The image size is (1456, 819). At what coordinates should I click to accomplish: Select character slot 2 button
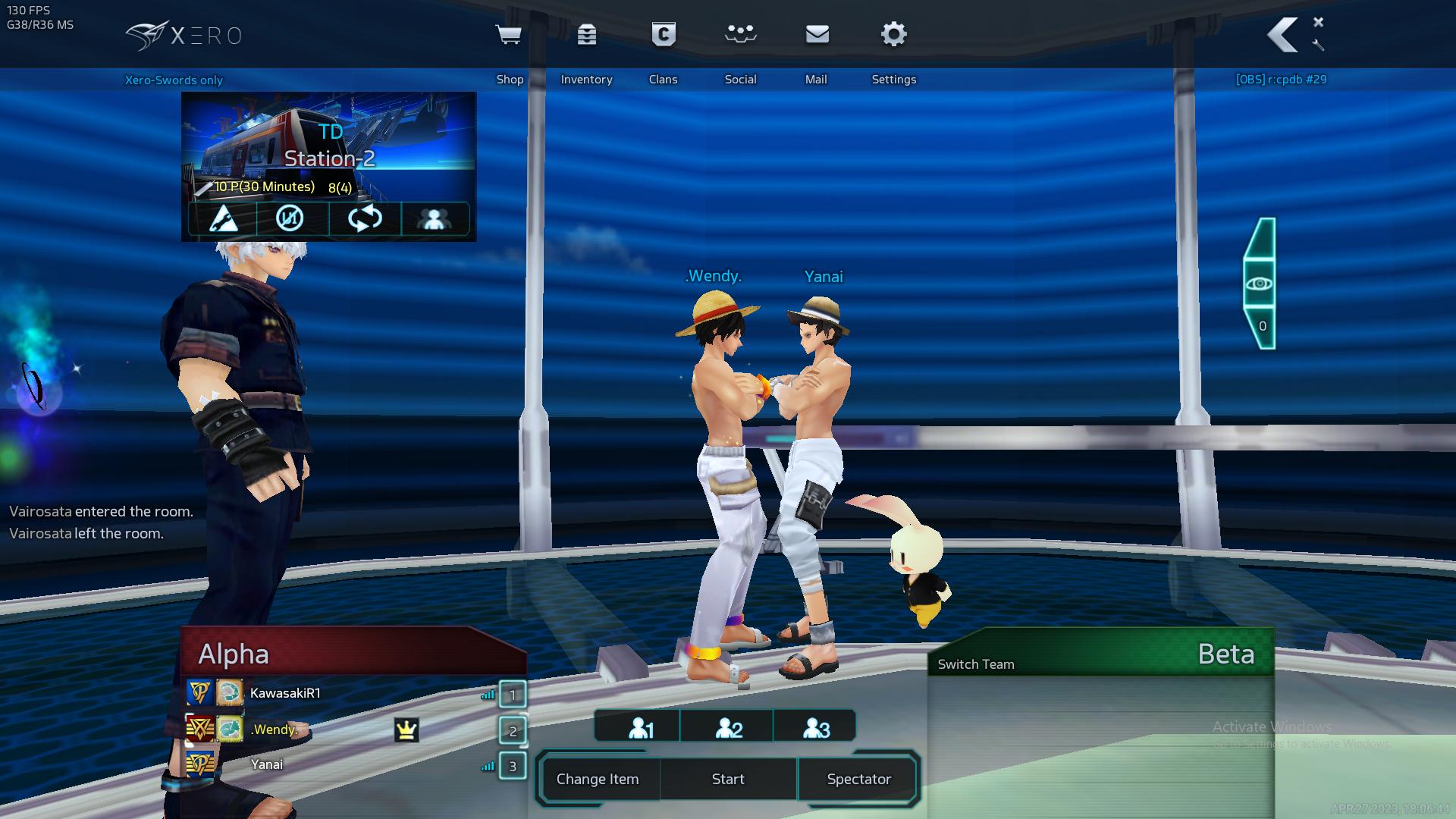pyautogui.click(x=728, y=728)
